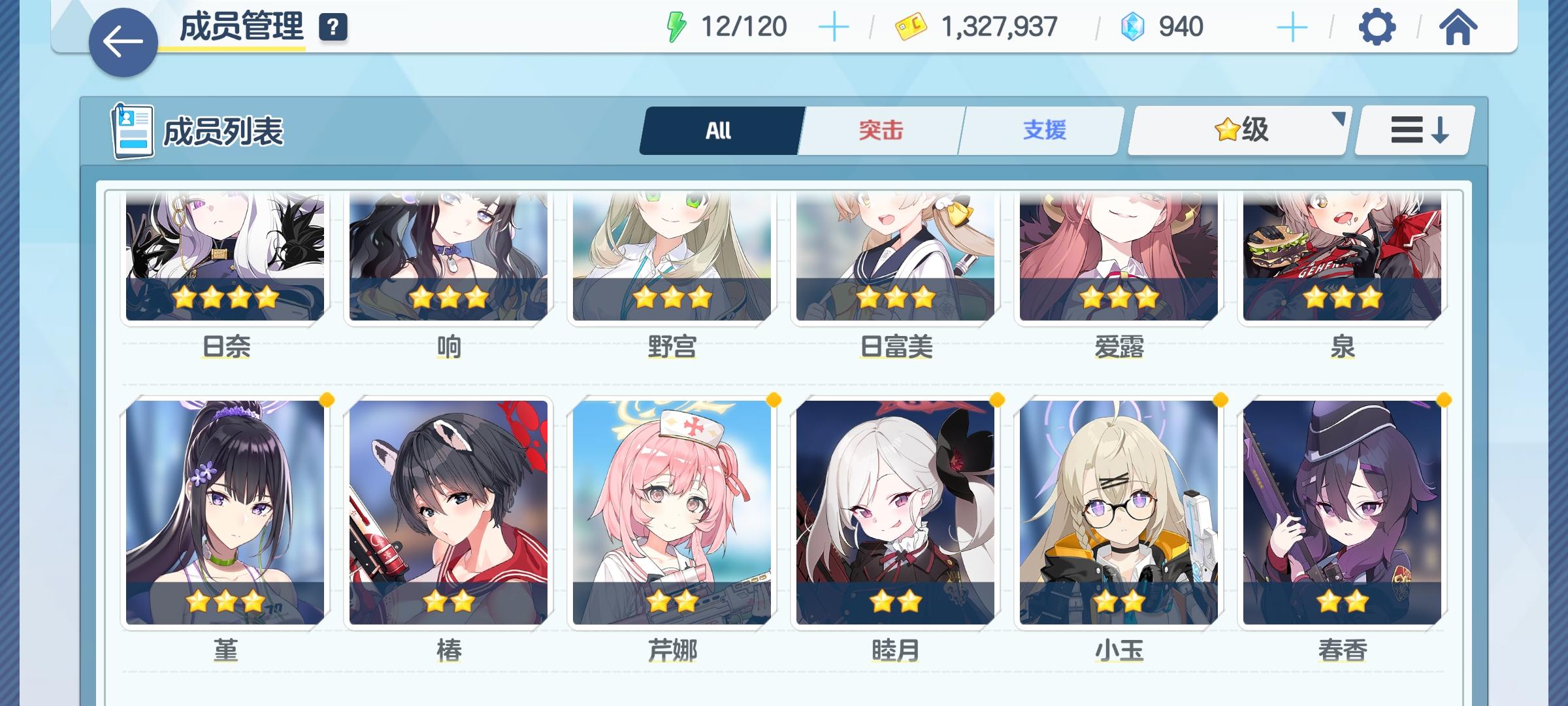1568x706 pixels.
Task: Expand the ☆级 sorting options
Action: coord(1339,121)
